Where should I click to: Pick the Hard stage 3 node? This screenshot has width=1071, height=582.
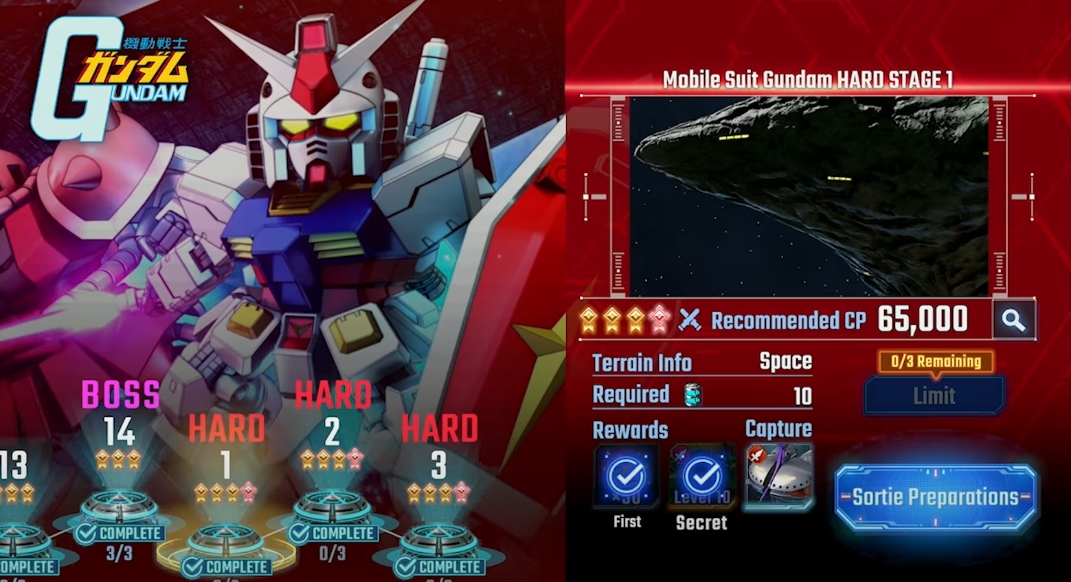tap(437, 540)
